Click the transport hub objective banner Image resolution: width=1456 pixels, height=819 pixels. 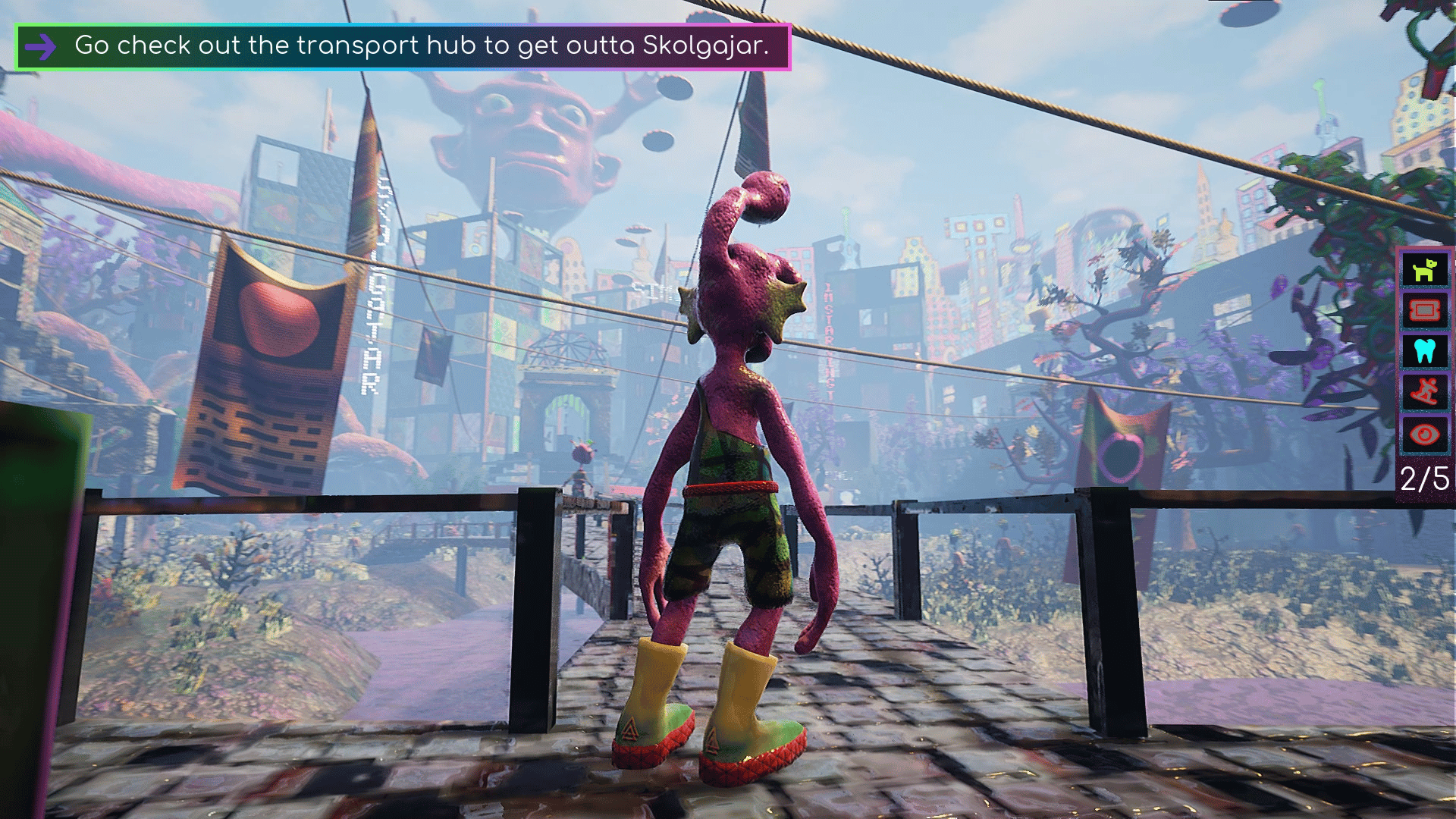(403, 46)
